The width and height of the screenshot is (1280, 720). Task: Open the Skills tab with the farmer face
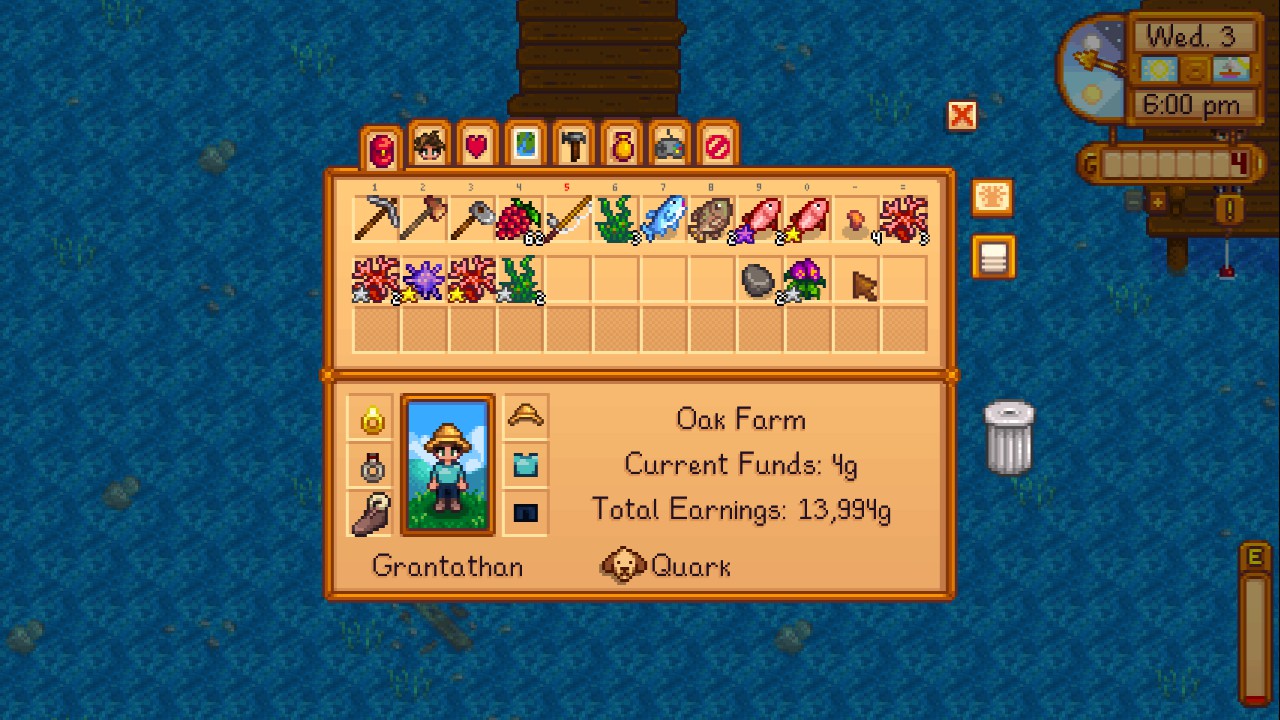(x=428, y=143)
